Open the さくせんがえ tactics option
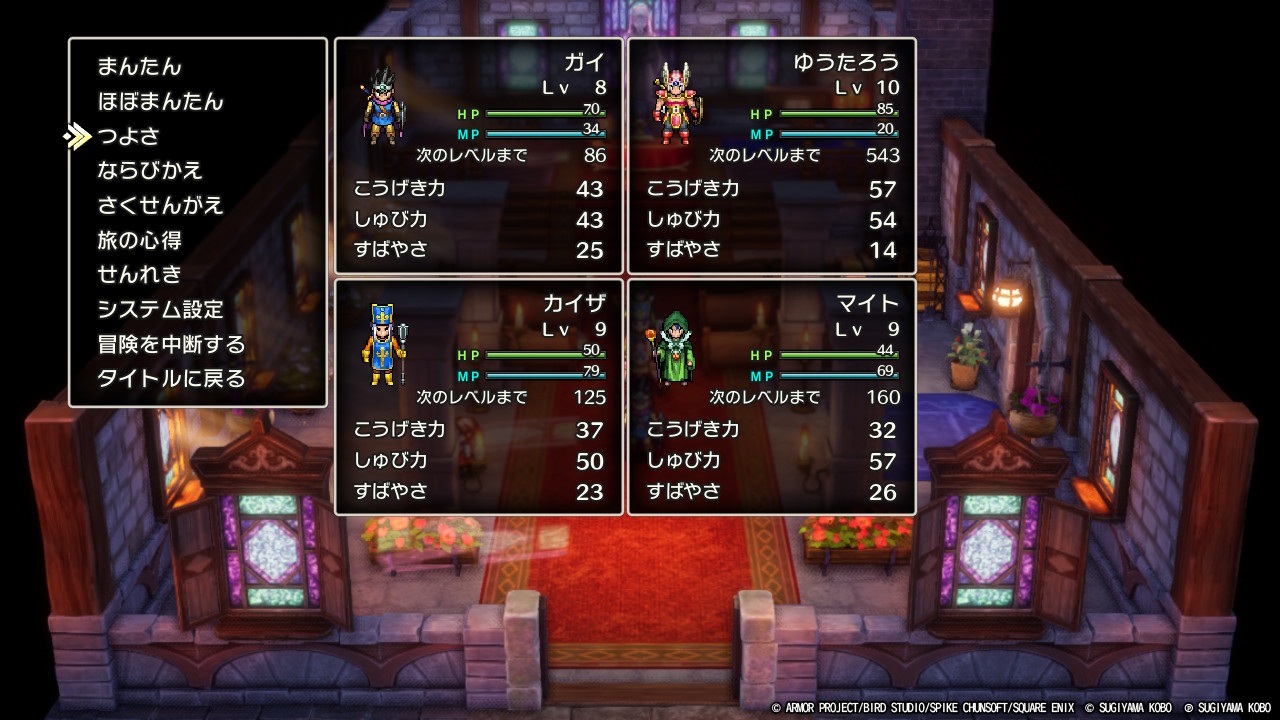This screenshot has width=1280, height=720. 160,206
